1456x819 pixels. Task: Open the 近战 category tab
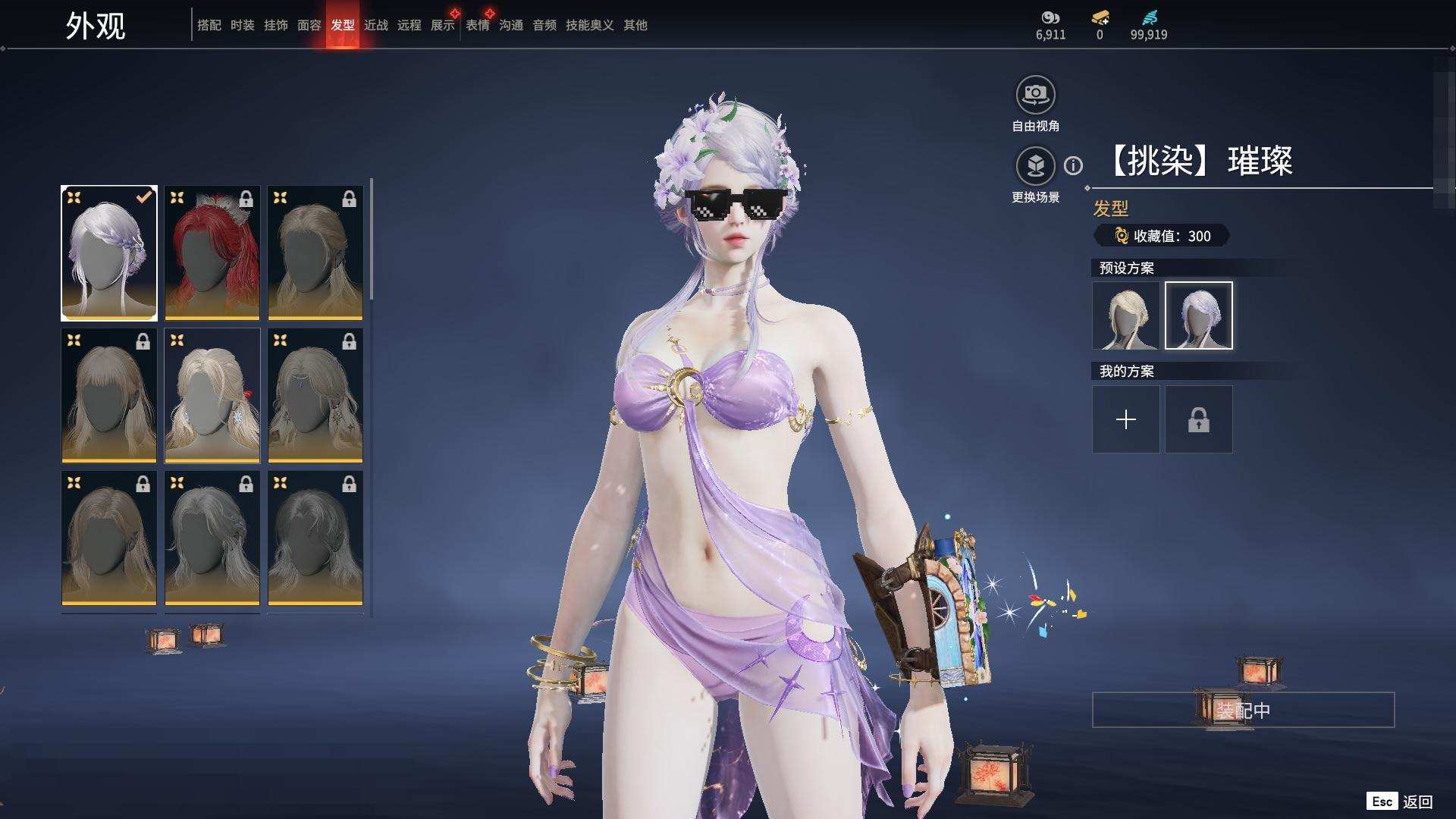[x=376, y=25]
